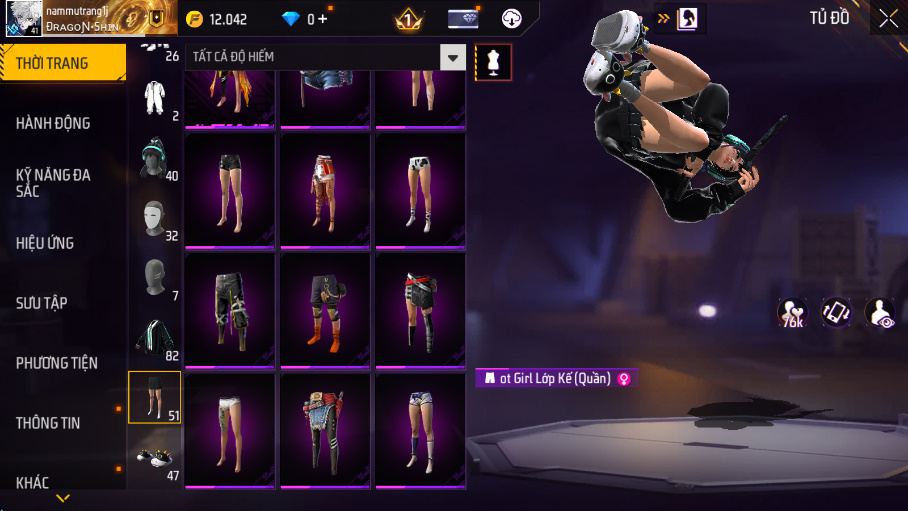Viewport: 908px width, 511px height.
Task: Select the shoes category with 47 items
Action: (x=154, y=458)
